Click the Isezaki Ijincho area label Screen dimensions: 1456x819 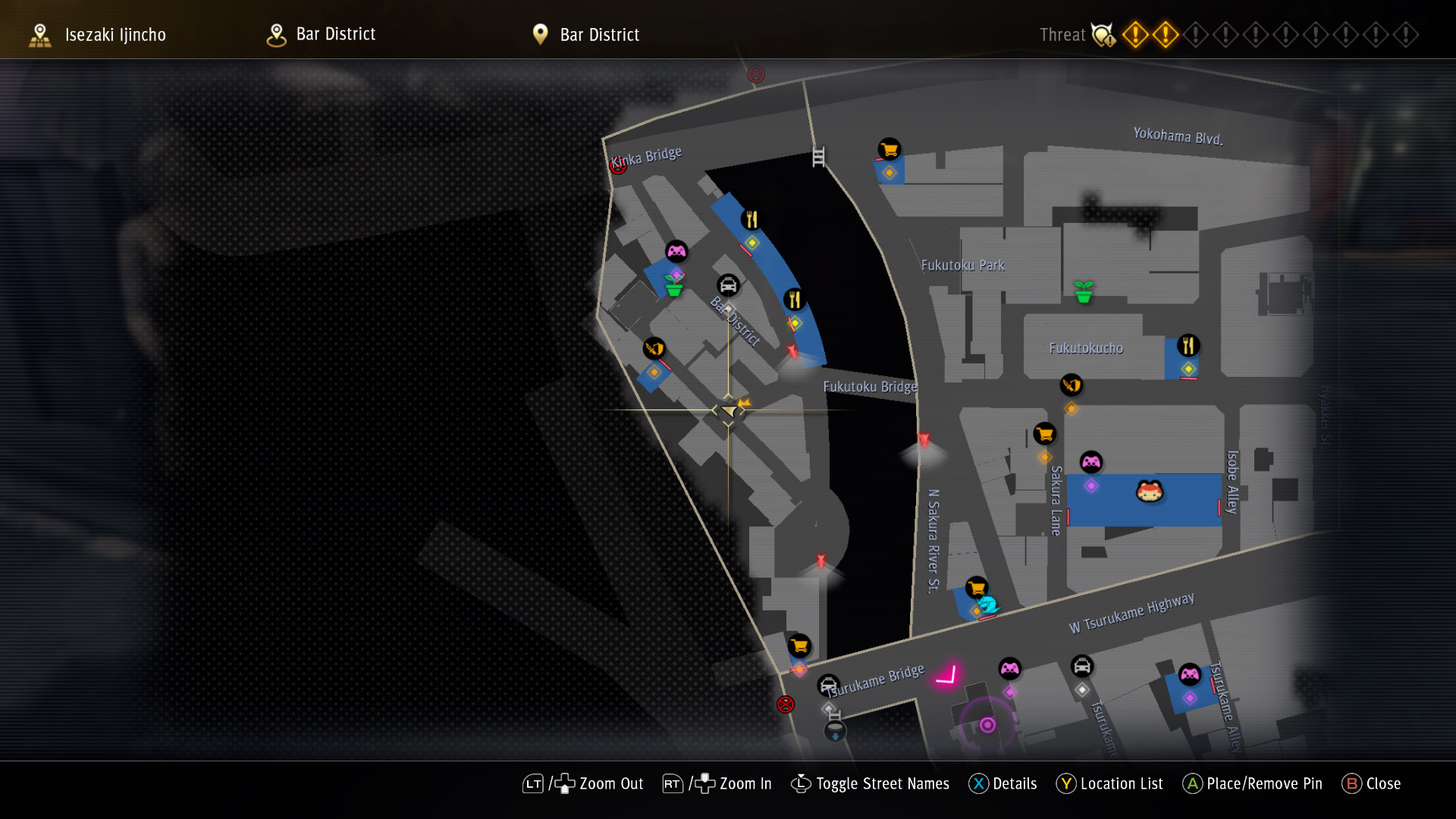[115, 34]
